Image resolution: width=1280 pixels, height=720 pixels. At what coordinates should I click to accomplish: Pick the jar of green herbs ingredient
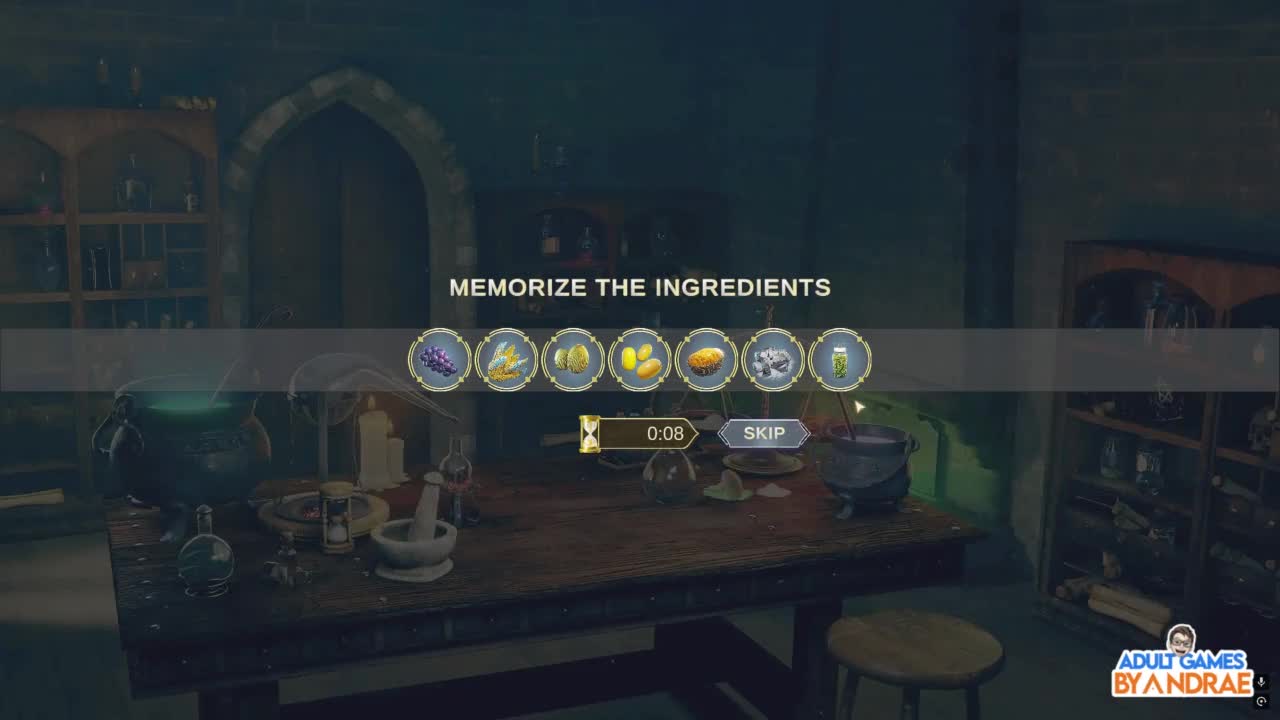click(x=840, y=360)
